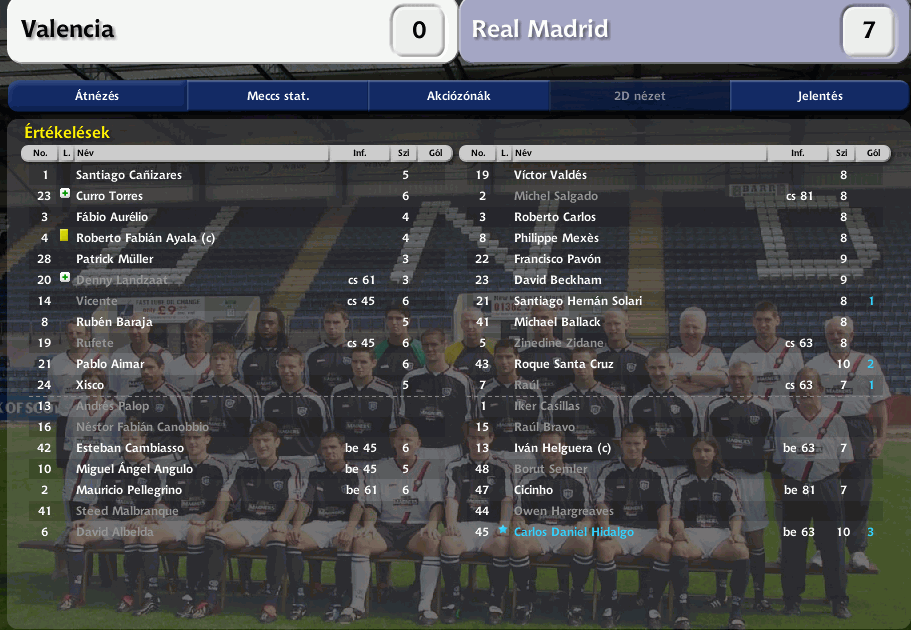
Task: Sort Real Madrid list by Gól column
Action: click(873, 154)
